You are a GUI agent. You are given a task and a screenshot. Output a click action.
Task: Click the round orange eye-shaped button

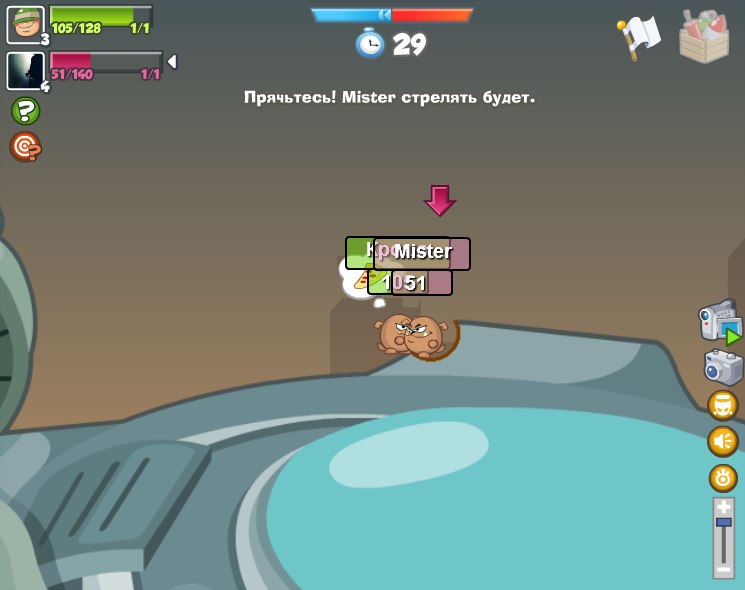coord(723,478)
